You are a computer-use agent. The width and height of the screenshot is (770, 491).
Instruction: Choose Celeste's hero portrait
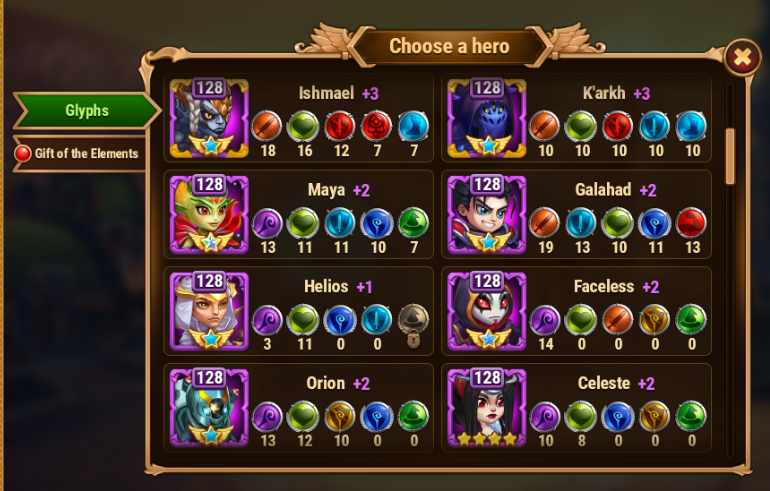pos(486,406)
